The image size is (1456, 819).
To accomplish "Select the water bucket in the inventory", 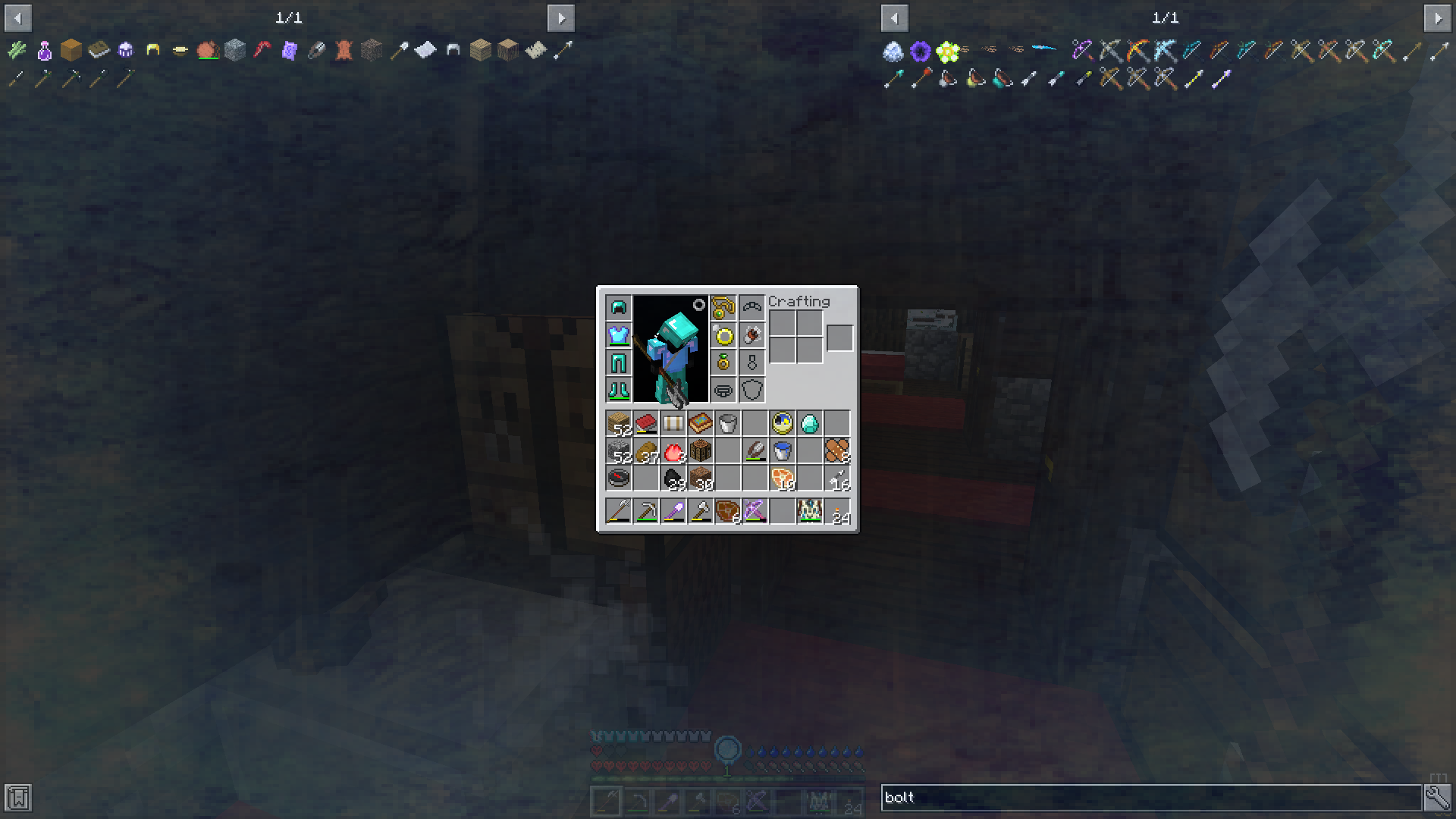I will click(x=783, y=450).
